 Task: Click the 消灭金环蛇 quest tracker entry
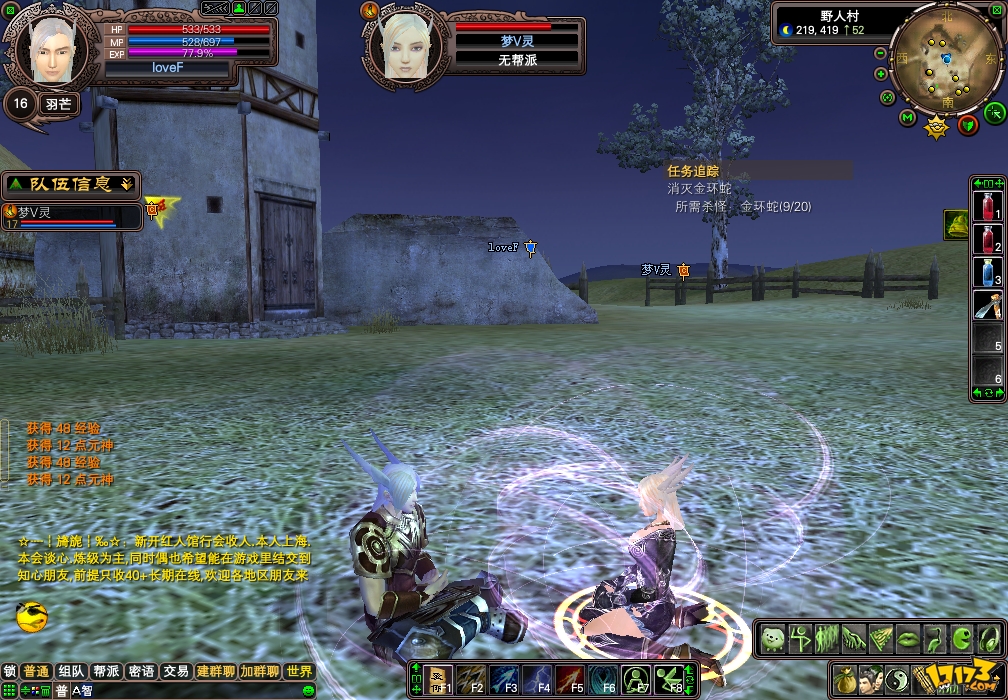pyautogui.click(x=699, y=189)
